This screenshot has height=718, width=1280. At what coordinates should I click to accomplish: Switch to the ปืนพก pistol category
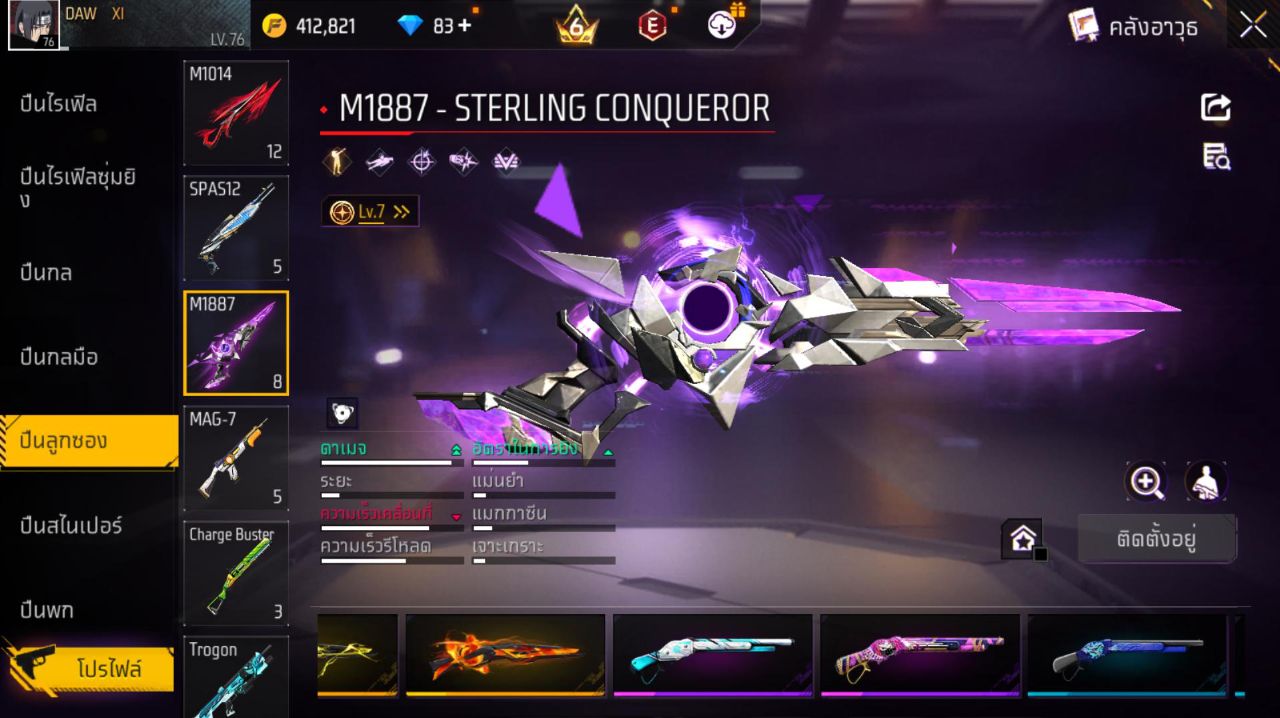47,609
